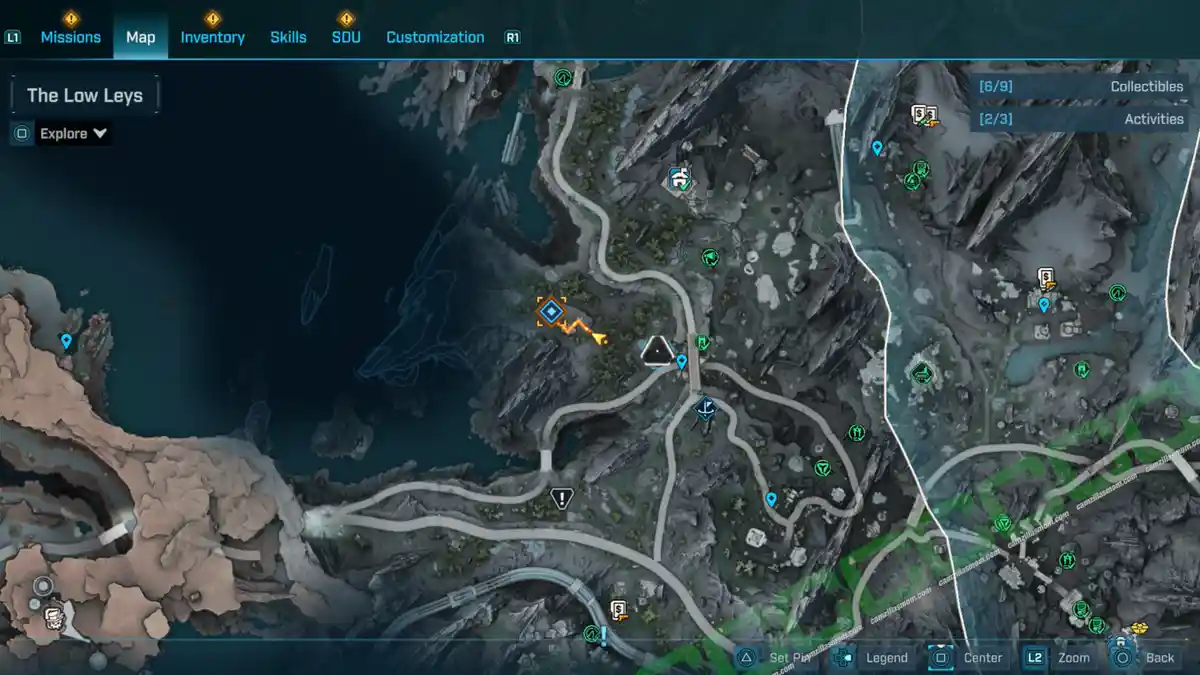
Task: Select the Map tab
Action: tap(141, 37)
